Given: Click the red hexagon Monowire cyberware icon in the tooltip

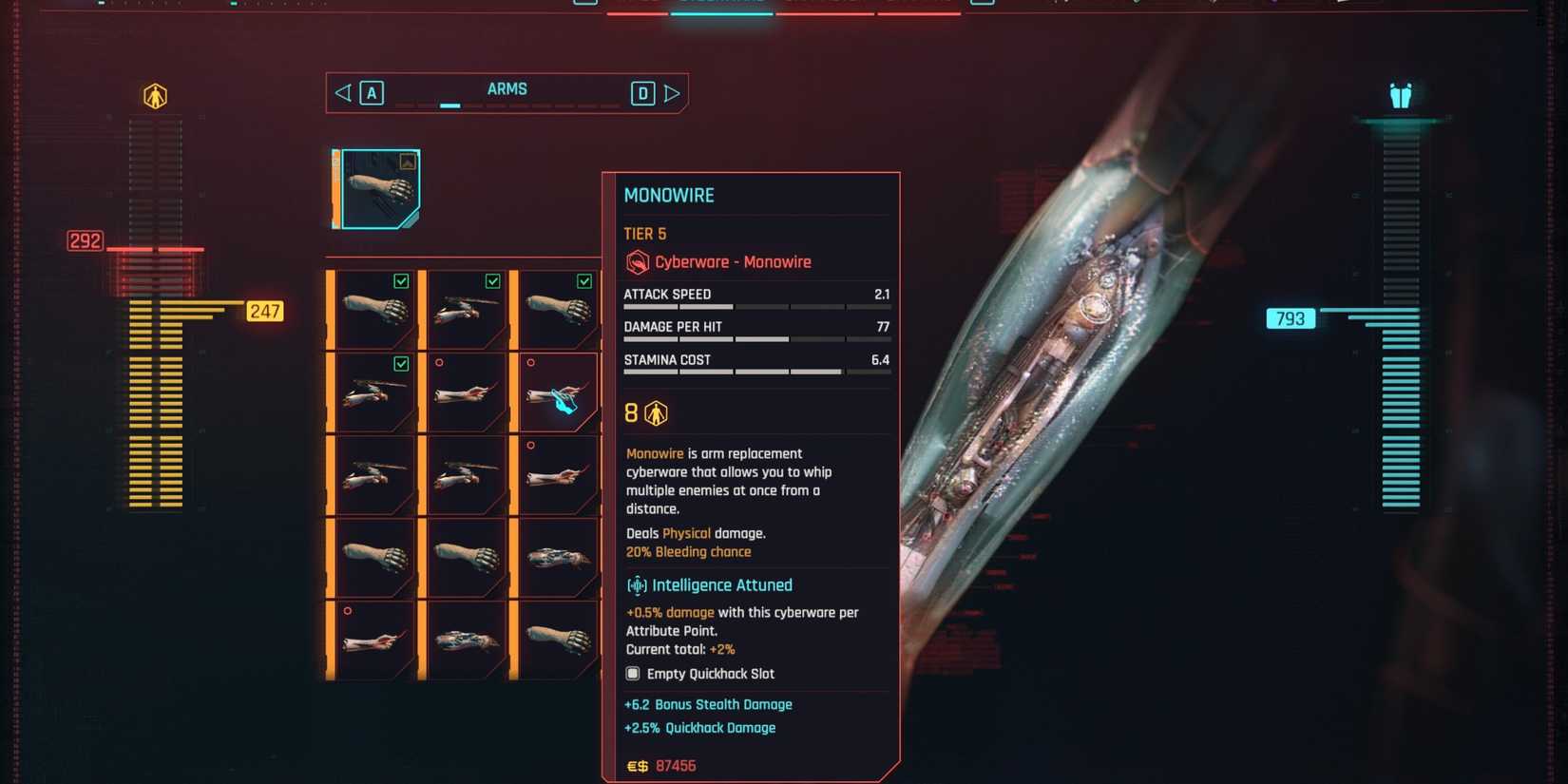Looking at the screenshot, I should pyautogui.click(x=635, y=262).
